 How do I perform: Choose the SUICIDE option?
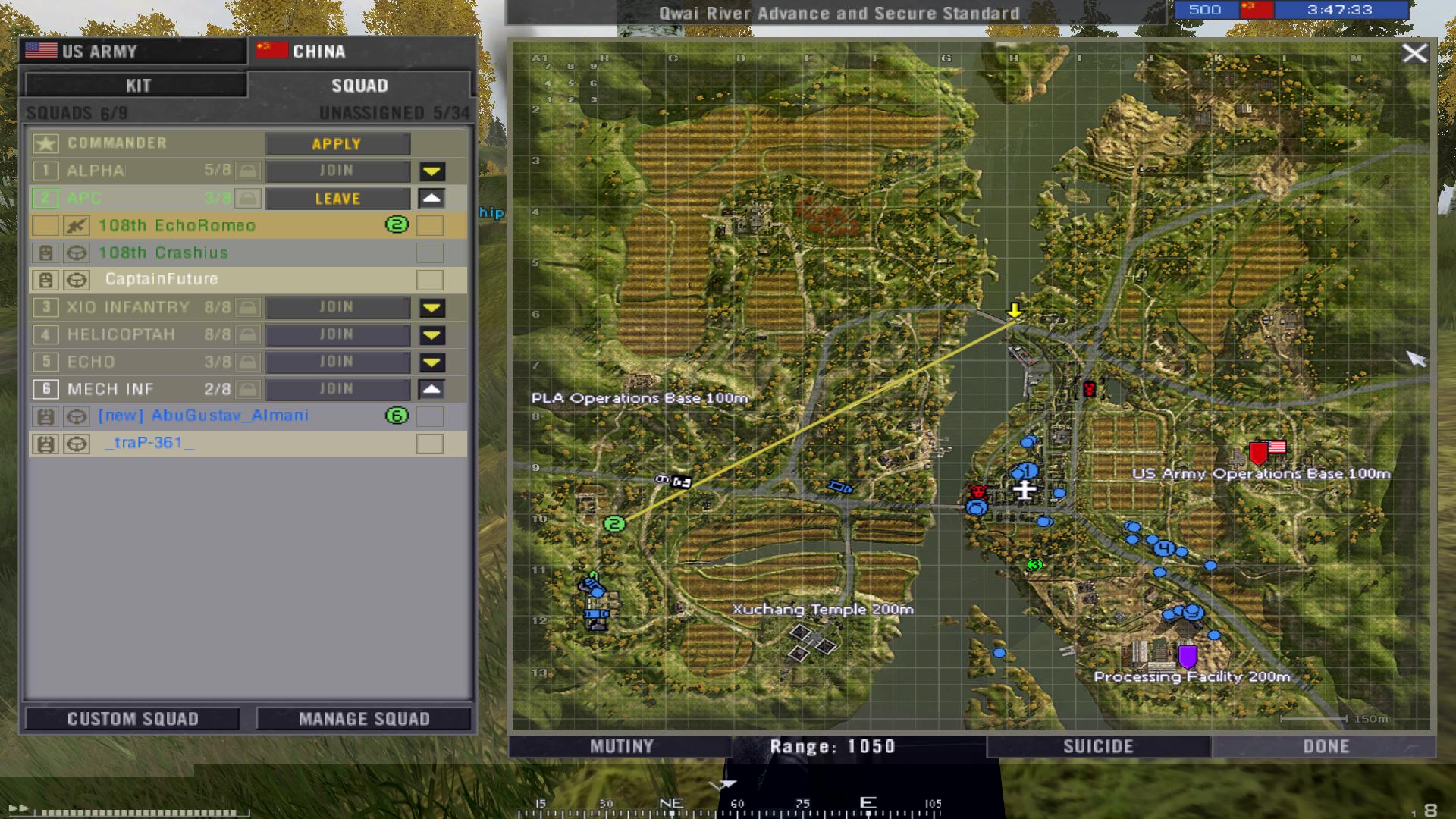click(x=1098, y=747)
